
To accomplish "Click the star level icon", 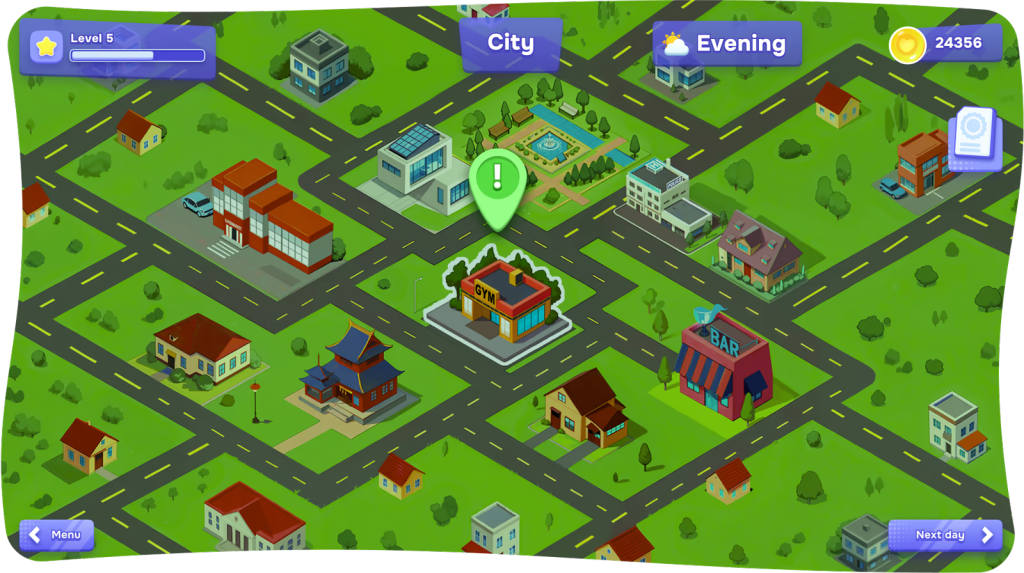I will [46, 46].
